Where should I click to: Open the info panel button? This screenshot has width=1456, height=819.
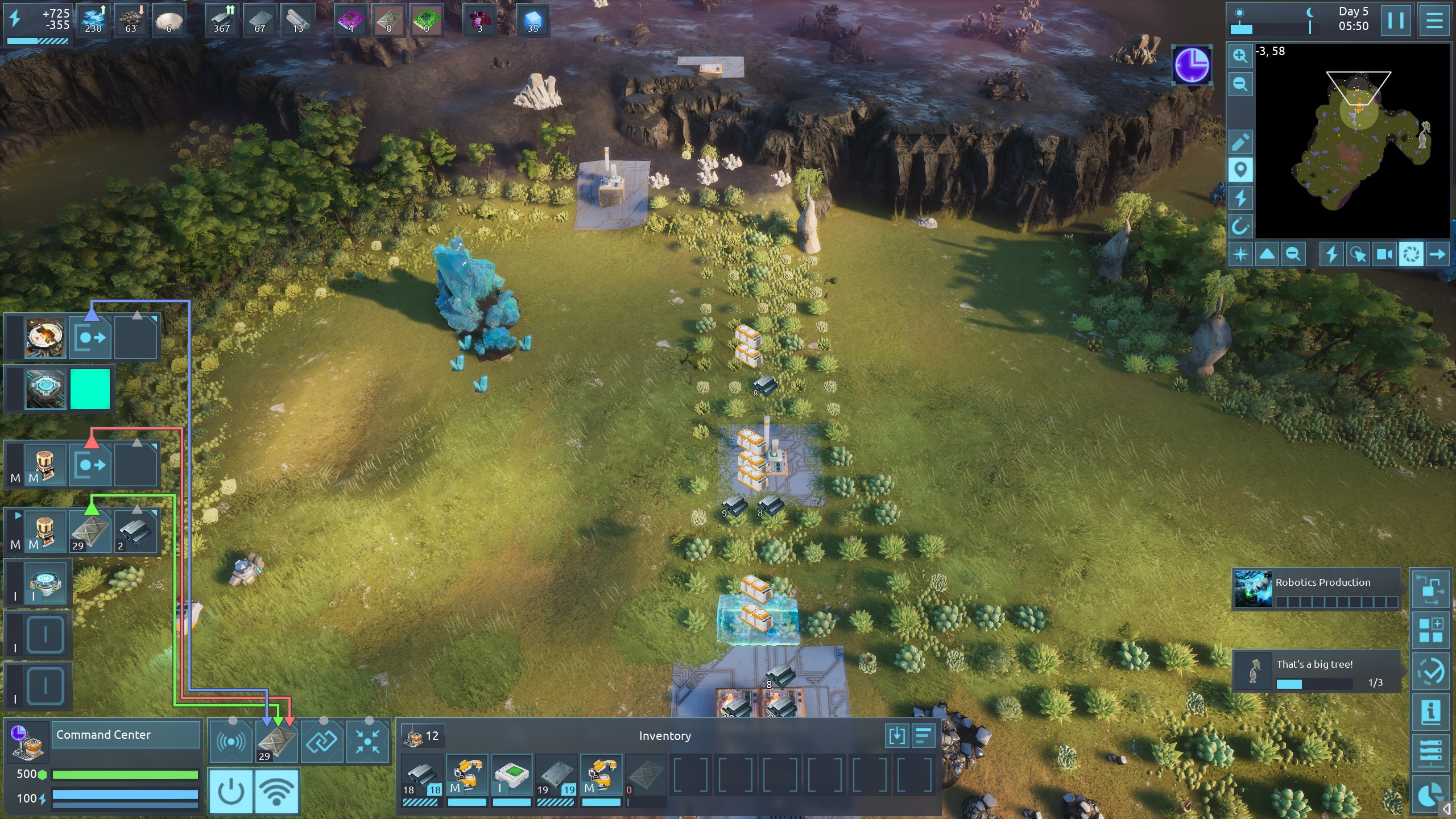click(1430, 711)
